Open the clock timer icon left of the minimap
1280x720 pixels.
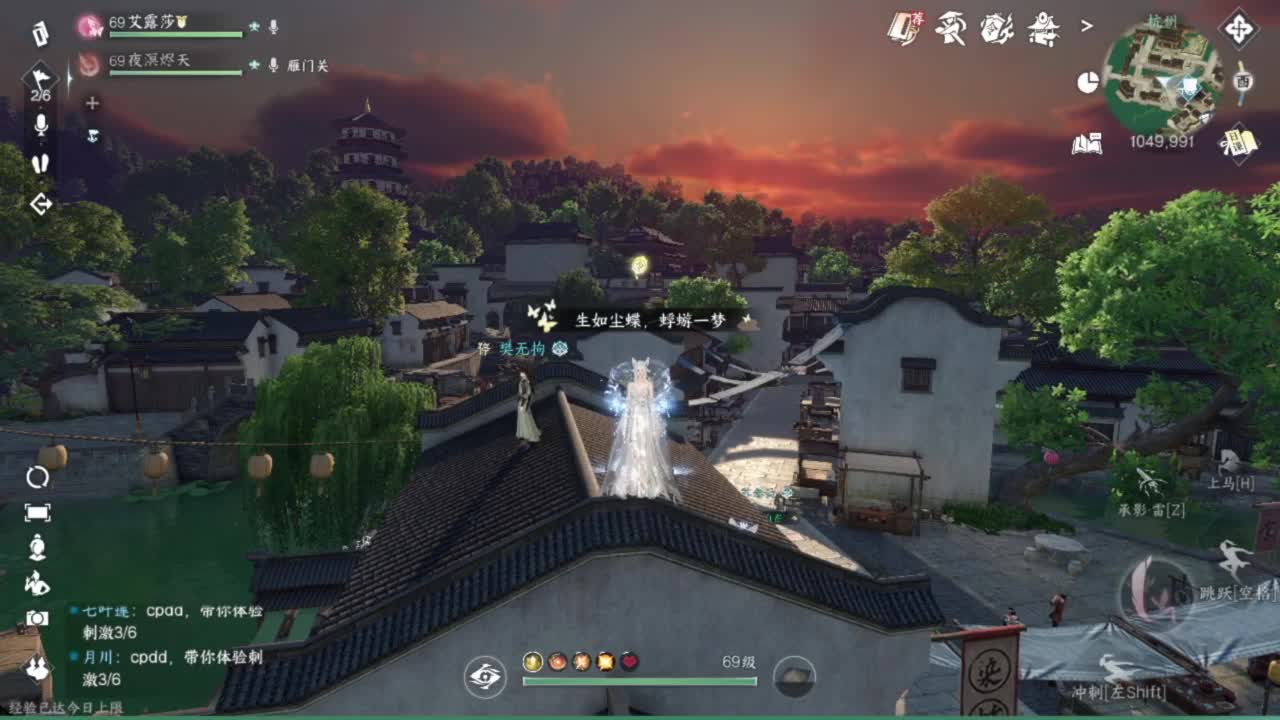[1086, 81]
